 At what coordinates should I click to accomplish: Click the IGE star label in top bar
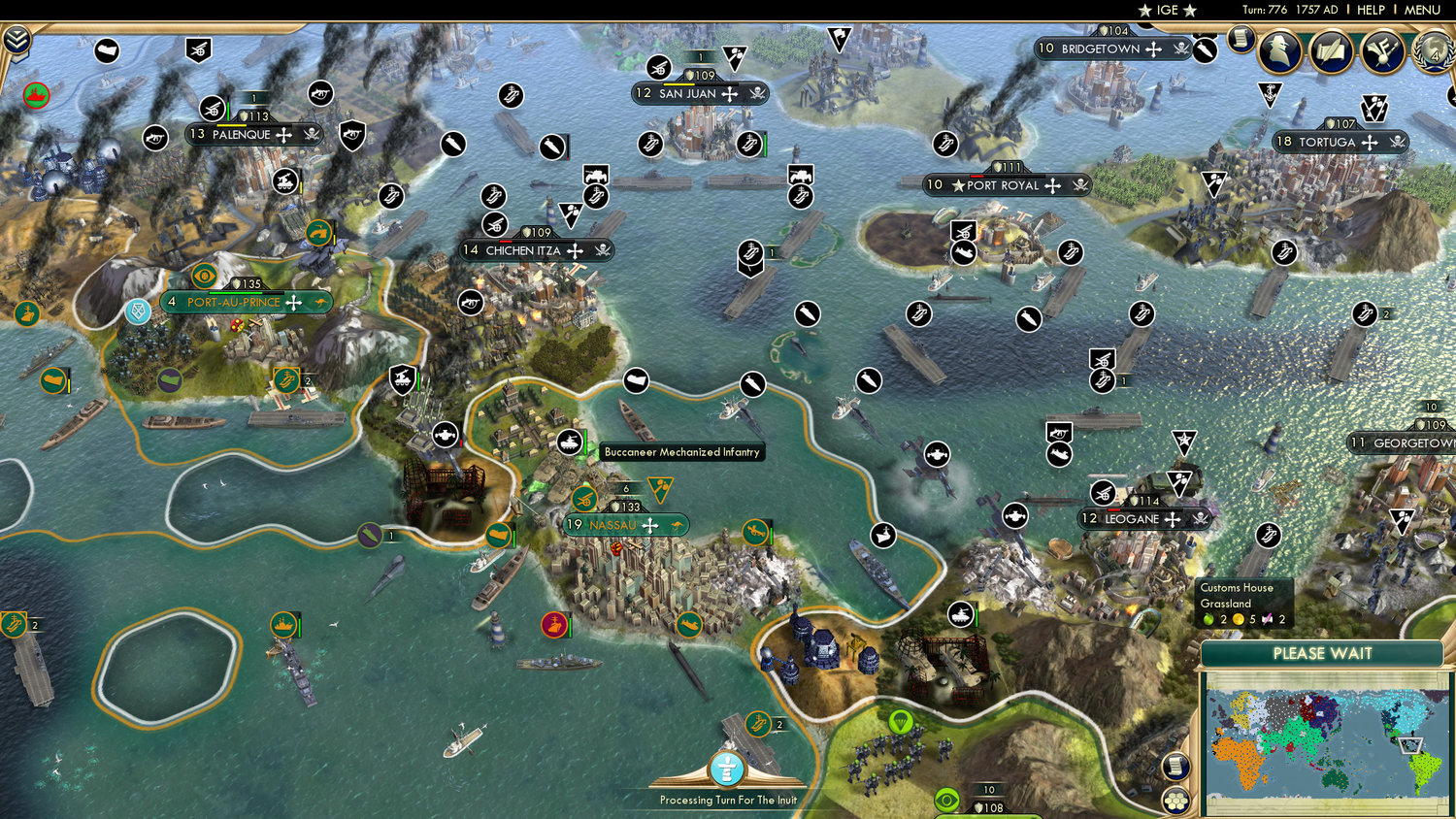[x=1166, y=11]
